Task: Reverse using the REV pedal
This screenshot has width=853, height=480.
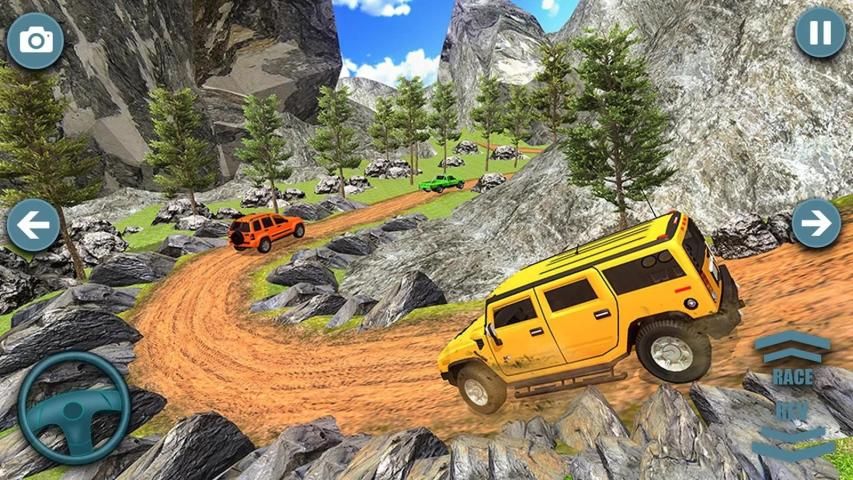Action: click(793, 427)
